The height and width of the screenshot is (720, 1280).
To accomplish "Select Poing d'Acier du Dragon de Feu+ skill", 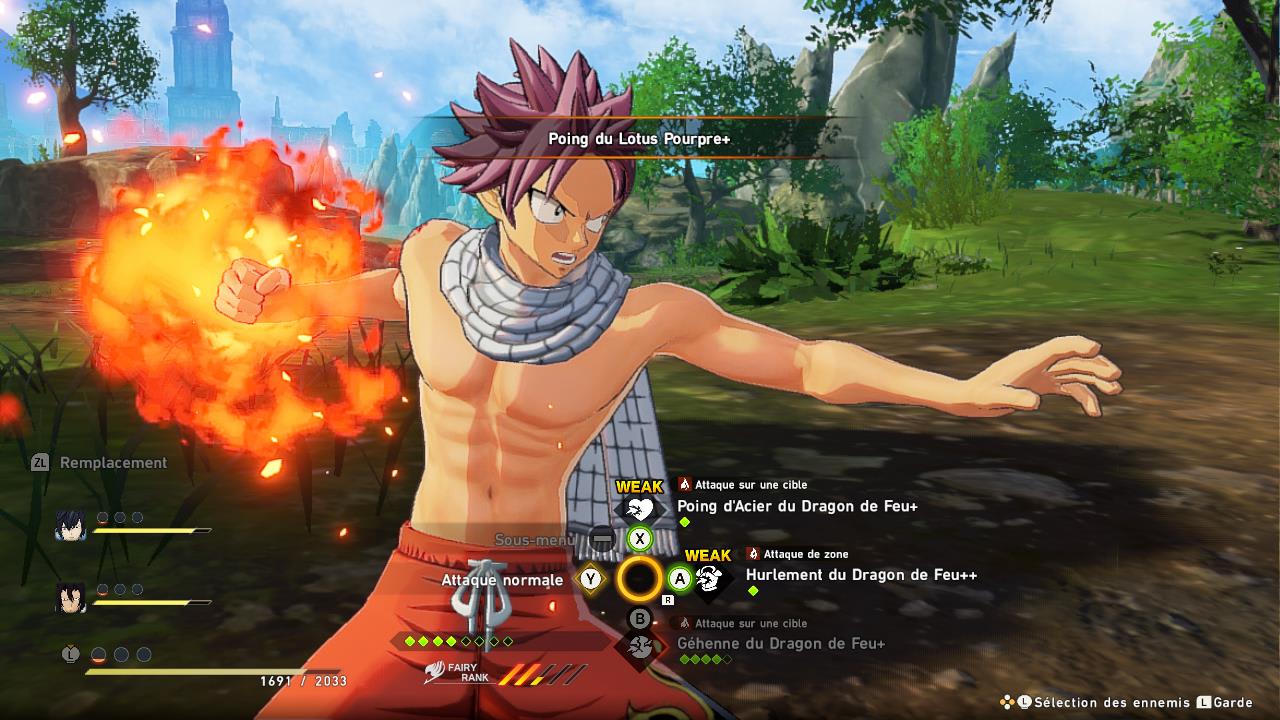I will (x=797, y=506).
